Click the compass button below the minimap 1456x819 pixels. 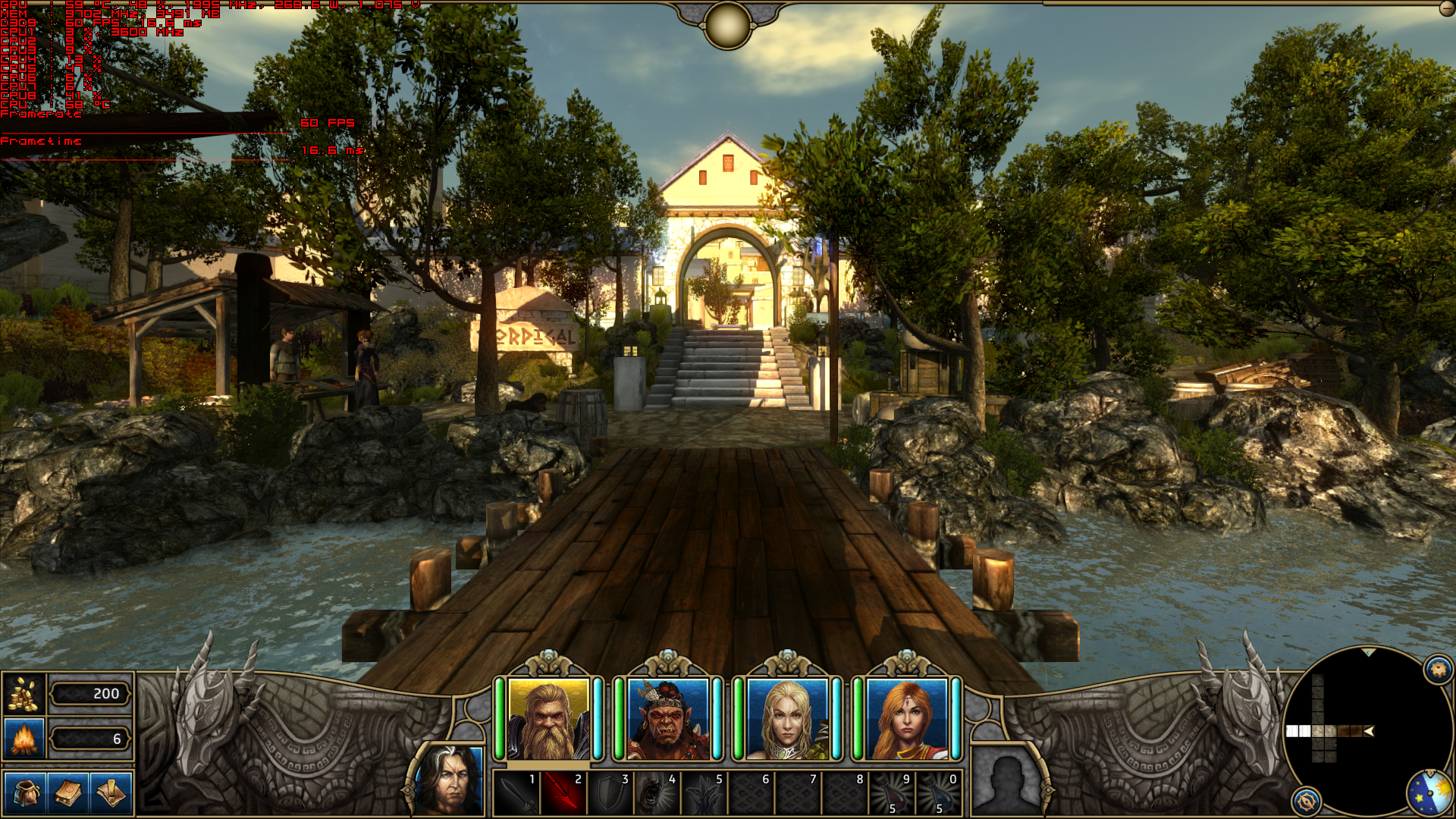point(1306,801)
